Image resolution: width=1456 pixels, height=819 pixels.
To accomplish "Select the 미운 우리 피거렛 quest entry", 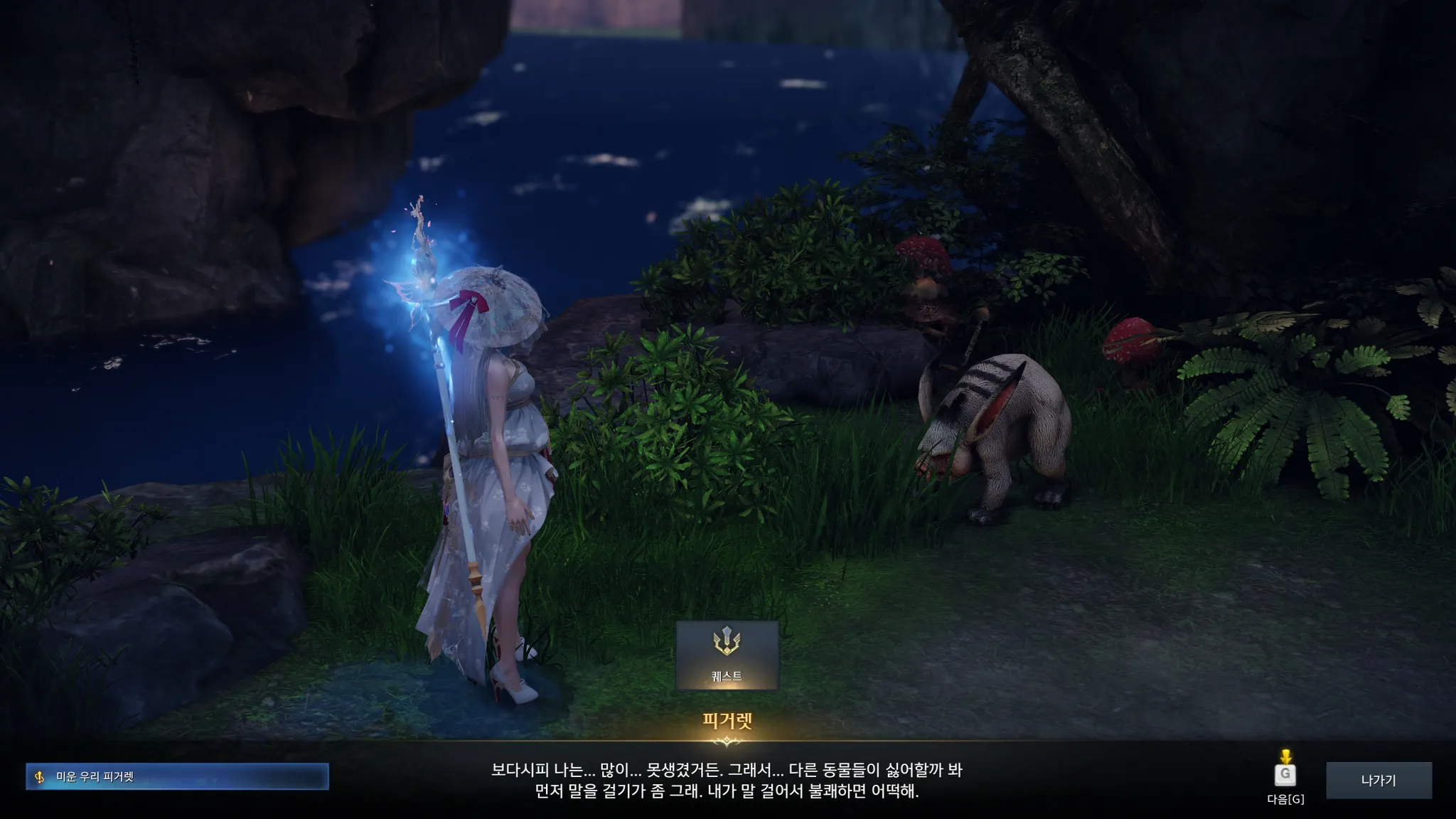I will click(x=177, y=777).
